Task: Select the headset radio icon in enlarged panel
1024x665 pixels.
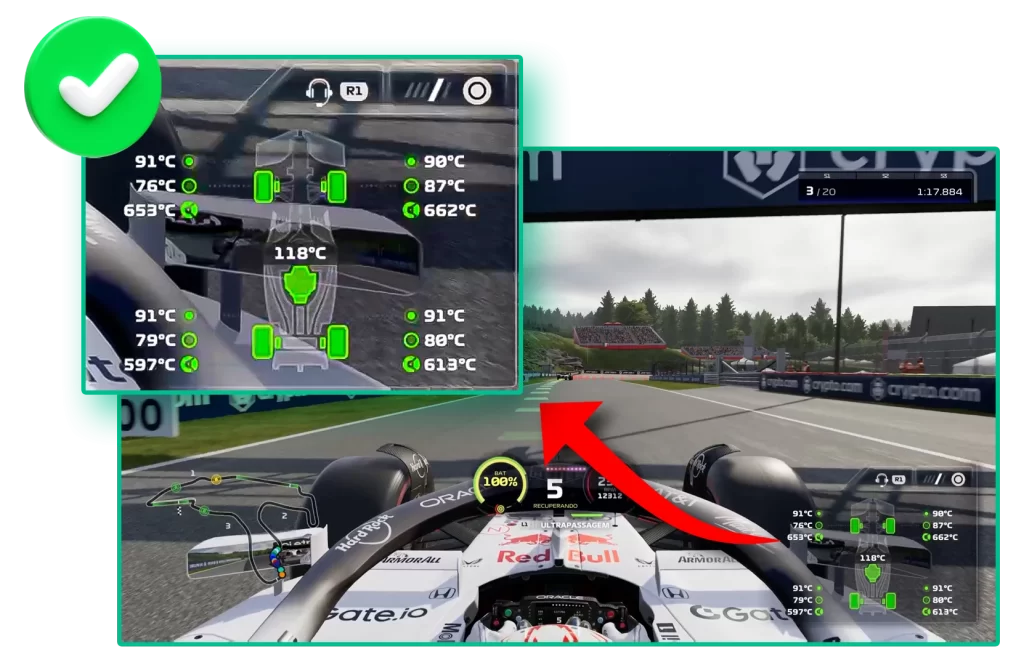Action: pyautogui.click(x=320, y=91)
